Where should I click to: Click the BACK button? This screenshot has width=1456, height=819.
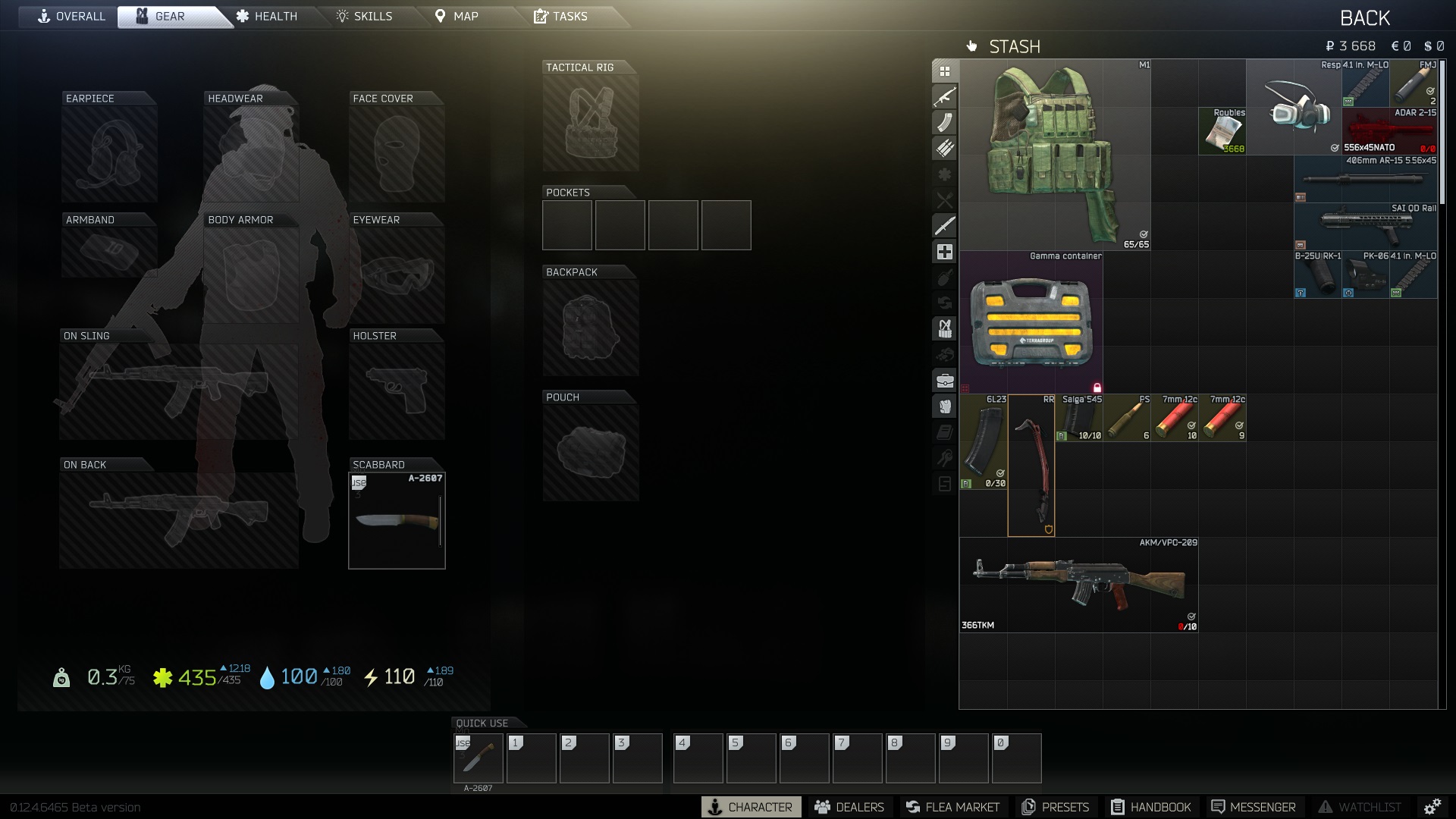click(x=1365, y=17)
